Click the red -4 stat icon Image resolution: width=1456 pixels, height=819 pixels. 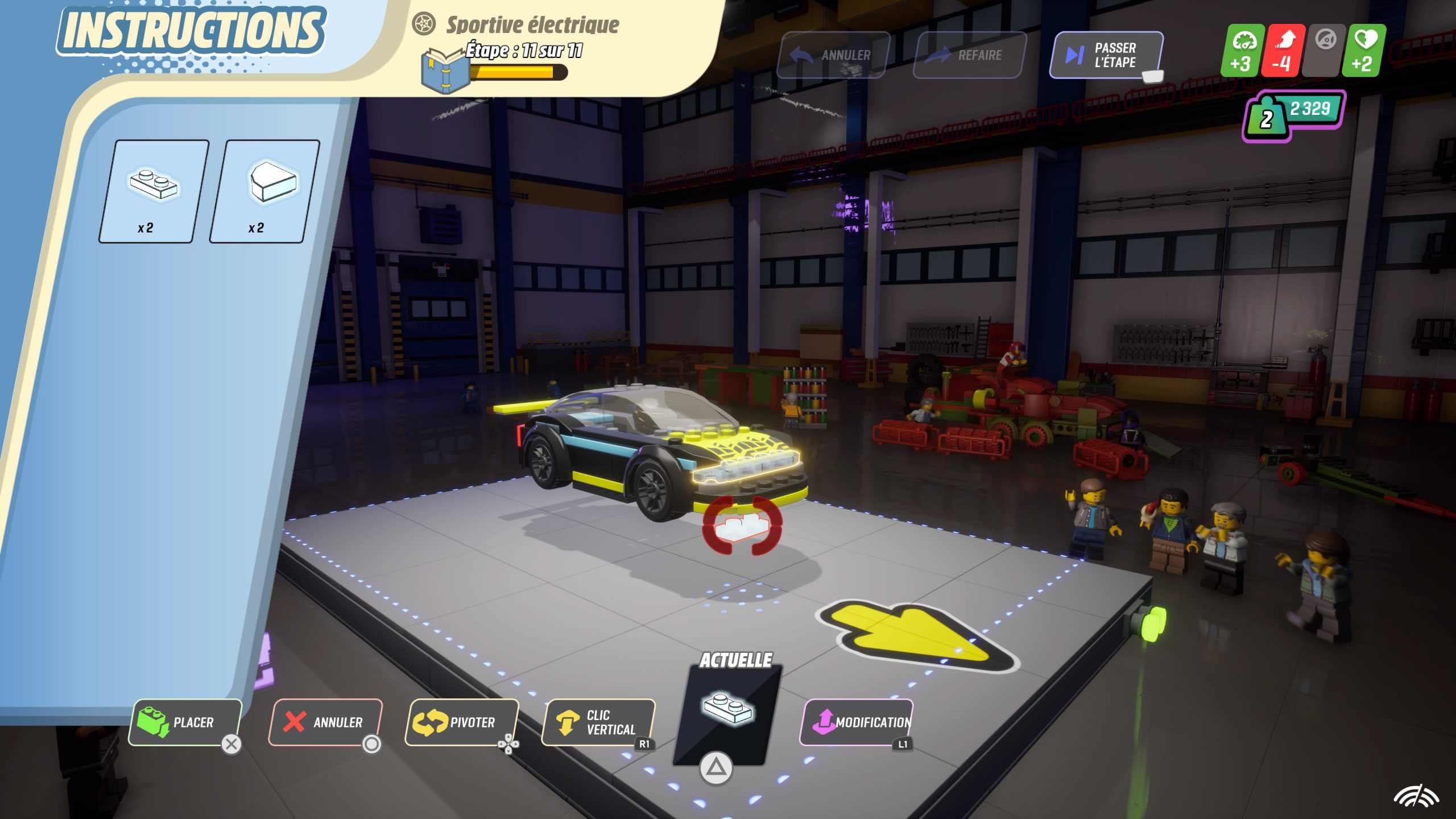[1283, 51]
